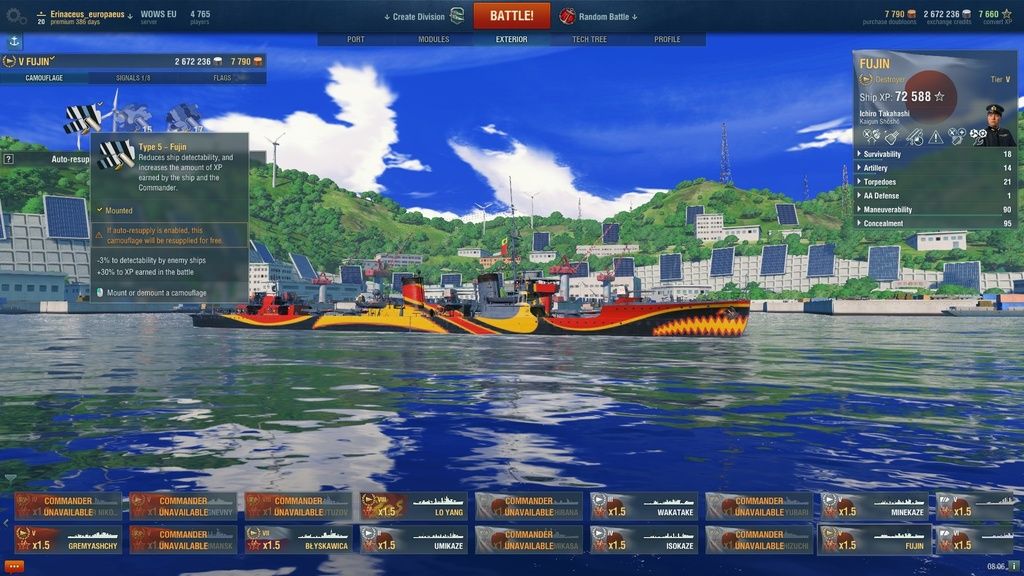Expand the Concealment stats row
The image size is (1024, 576).
(935, 223)
